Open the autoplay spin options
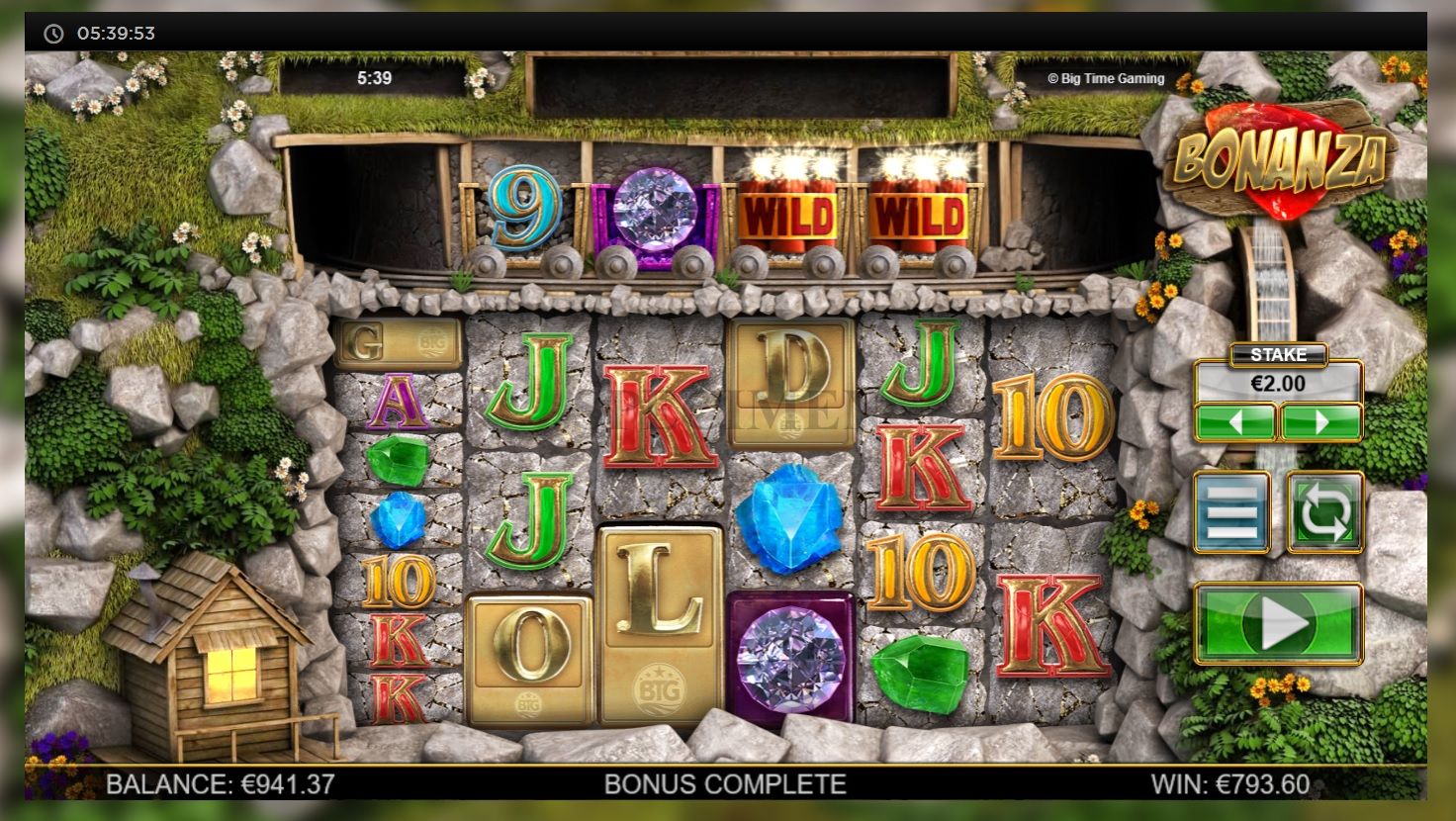 coord(1324,511)
